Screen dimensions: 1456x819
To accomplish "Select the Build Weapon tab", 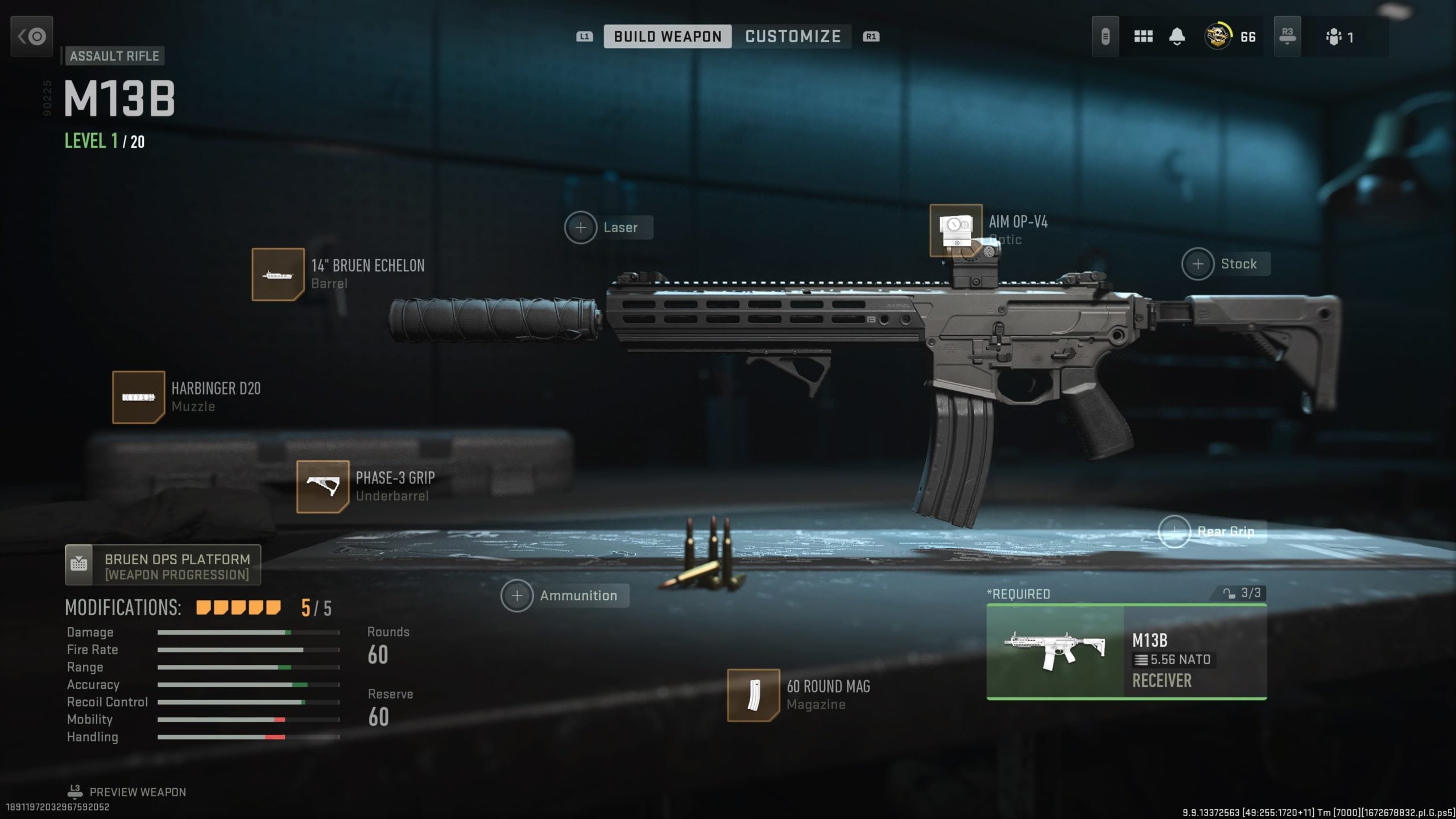I will point(667,36).
